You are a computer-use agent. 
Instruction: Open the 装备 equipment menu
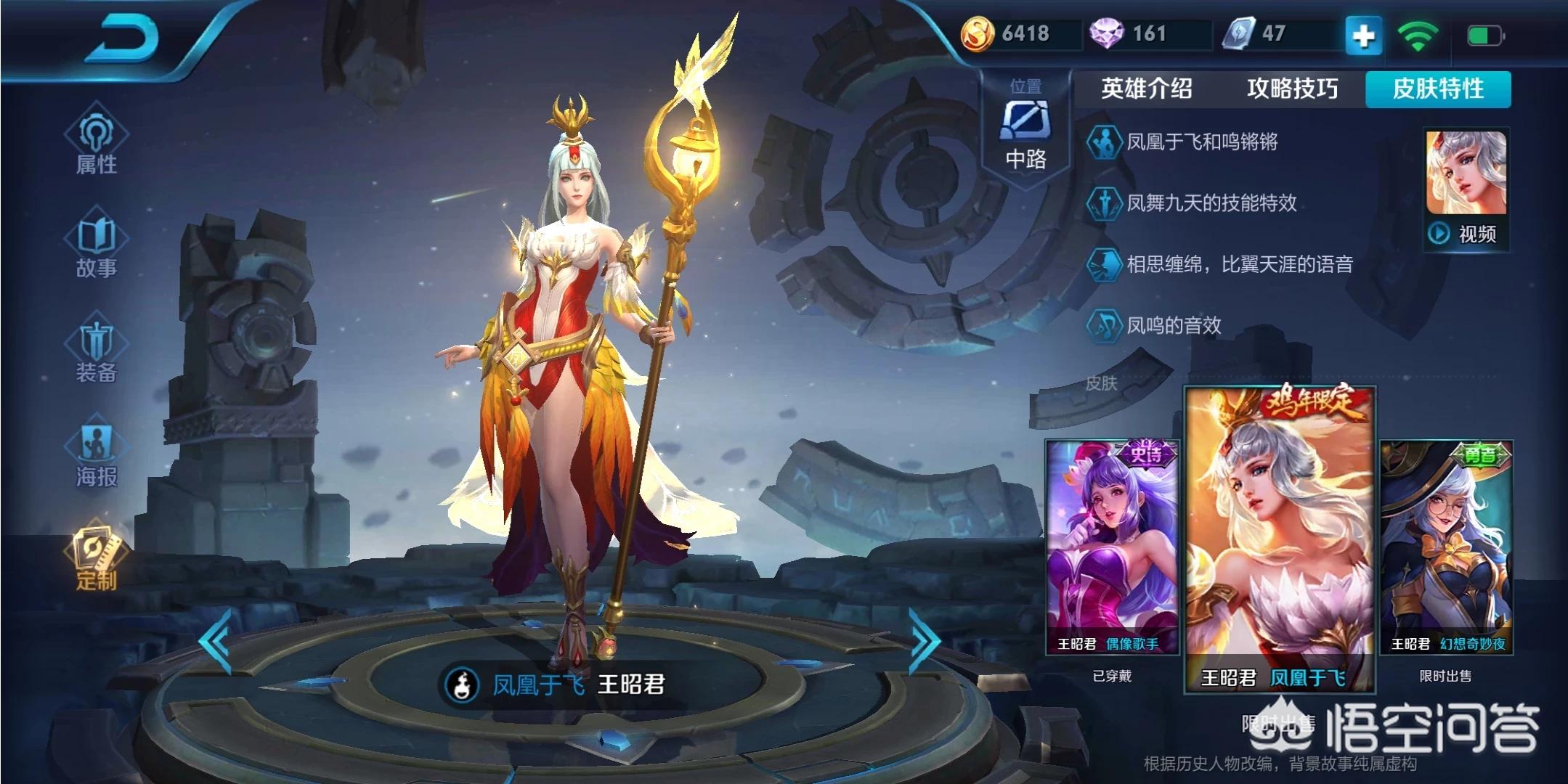(x=96, y=351)
